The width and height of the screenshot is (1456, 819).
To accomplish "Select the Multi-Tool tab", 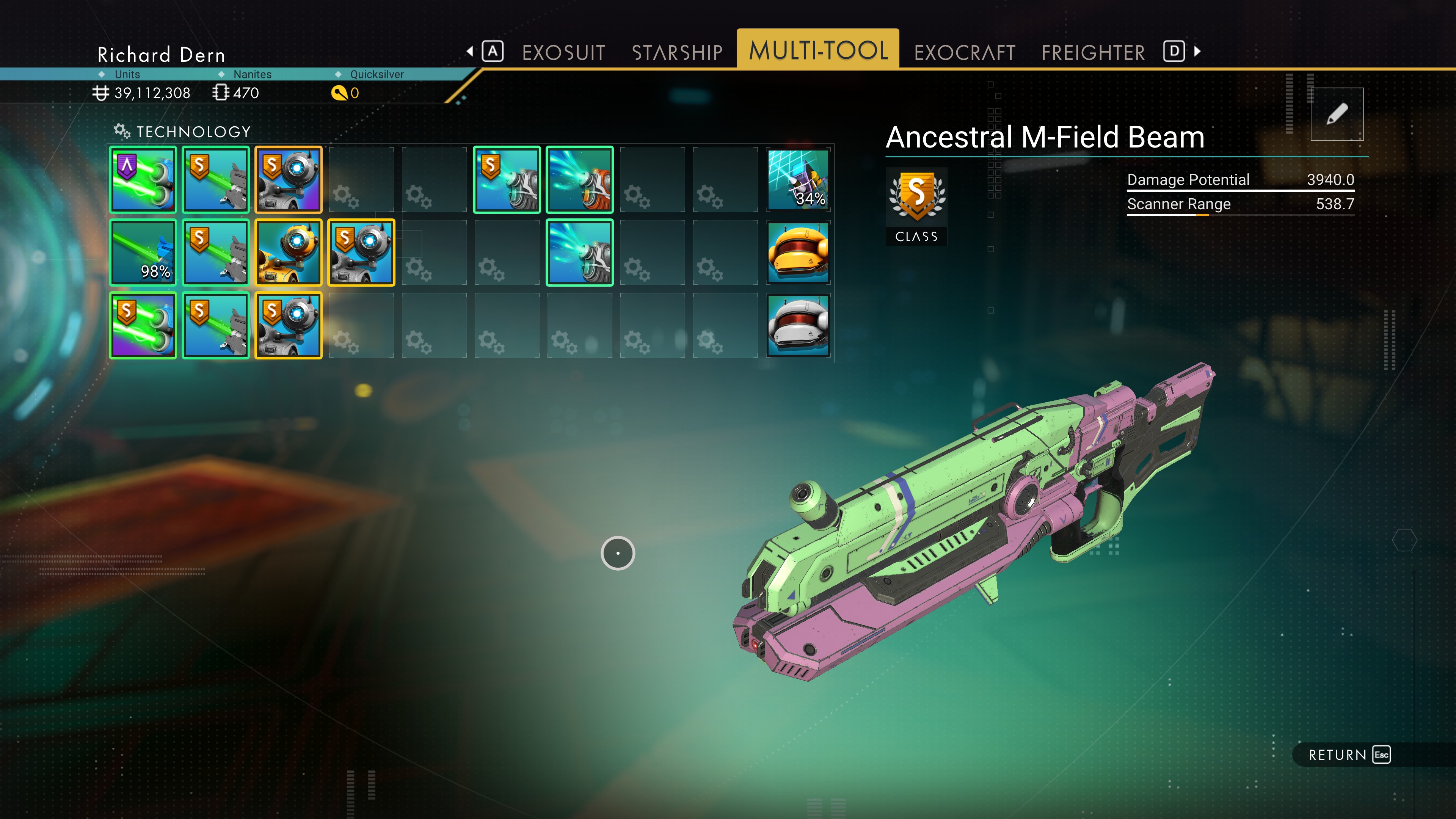I will (x=818, y=50).
